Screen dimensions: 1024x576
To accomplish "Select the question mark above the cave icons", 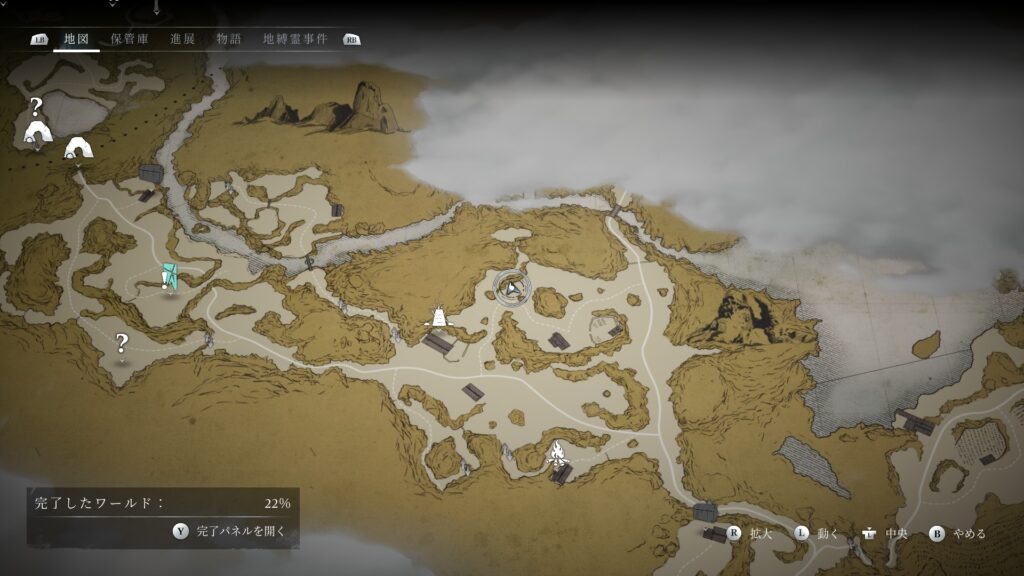I will pos(36,107).
